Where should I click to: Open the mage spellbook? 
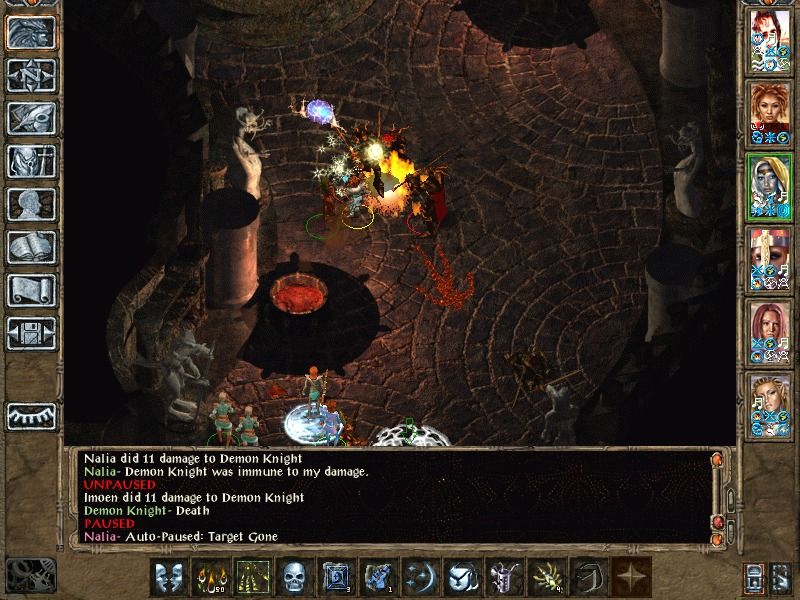pos(31,246)
